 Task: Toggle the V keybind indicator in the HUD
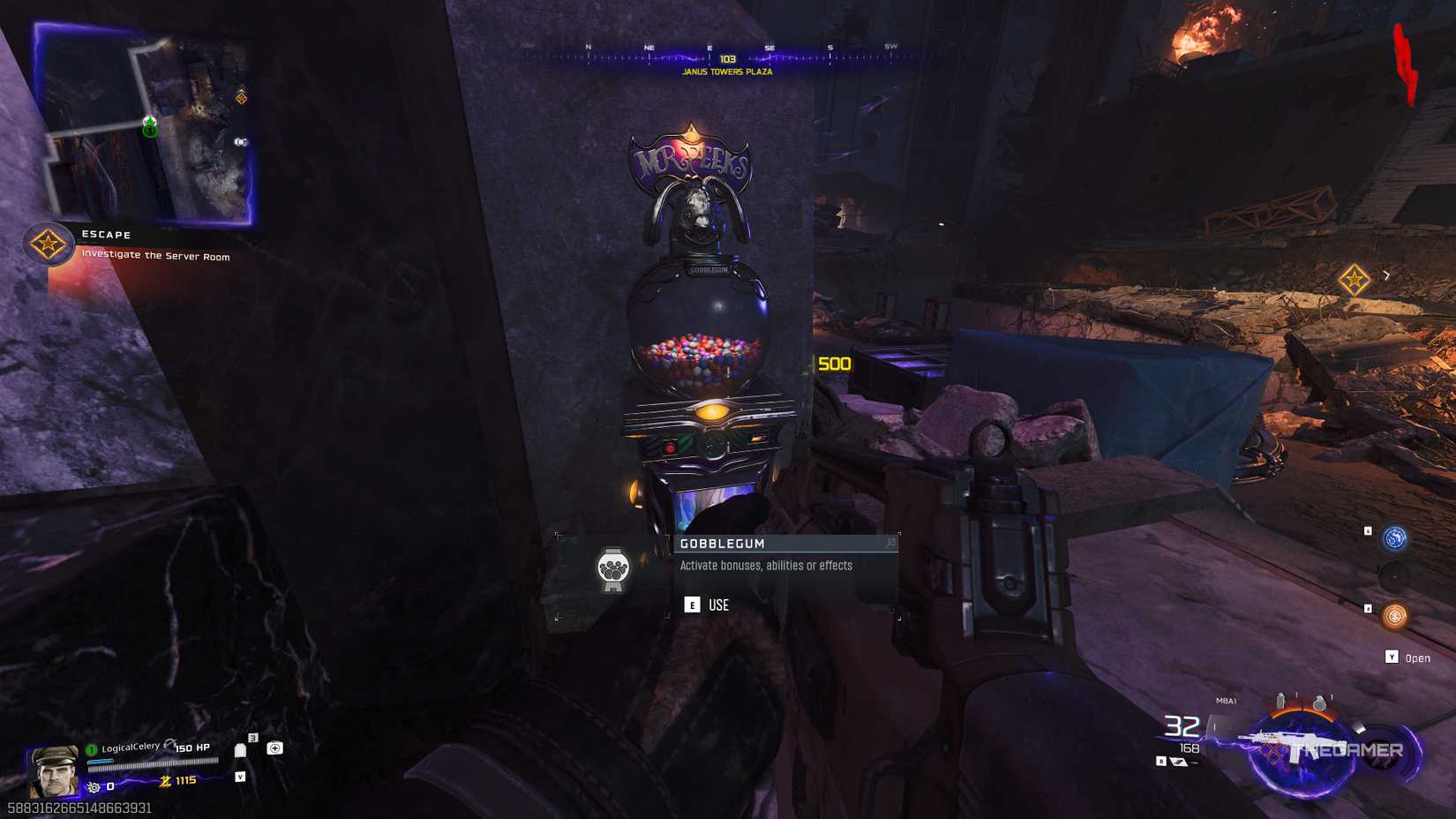(x=241, y=778)
